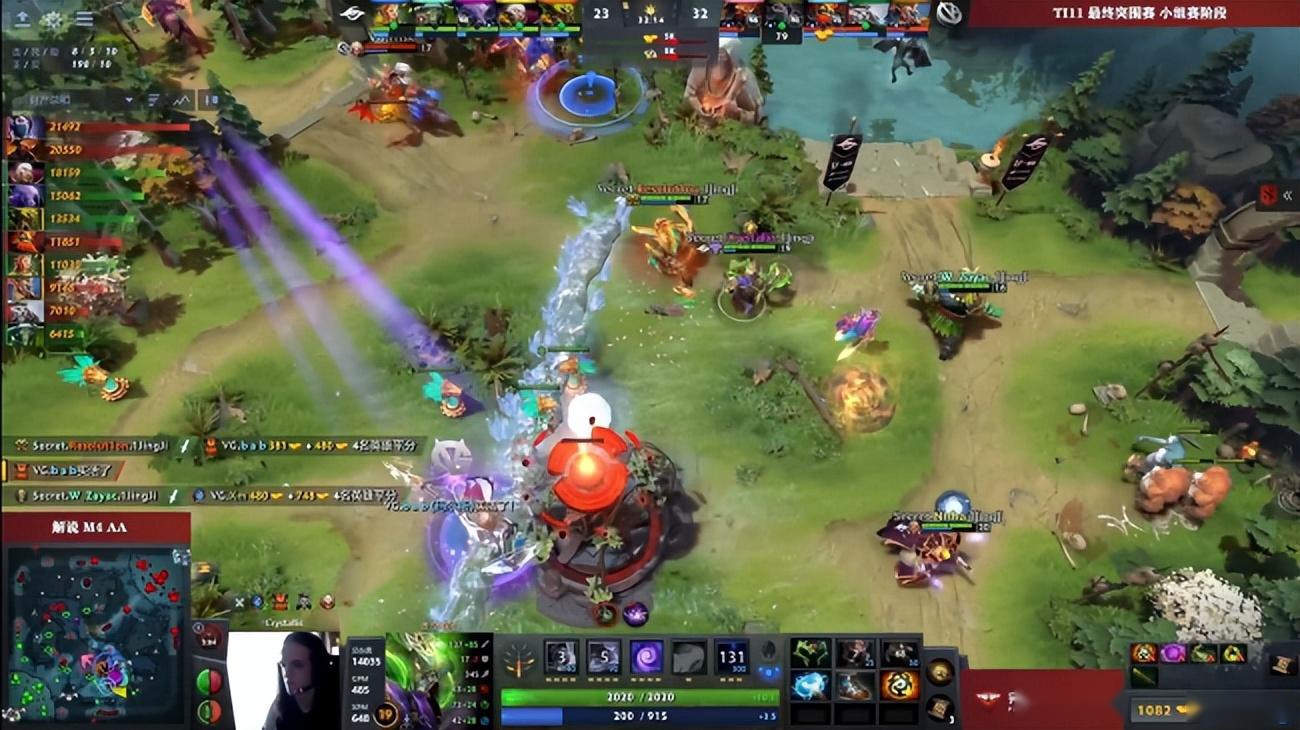Select the purple ultimate ability on the hero HUD
Viewport: 1300px width, 730px height.
644,658
